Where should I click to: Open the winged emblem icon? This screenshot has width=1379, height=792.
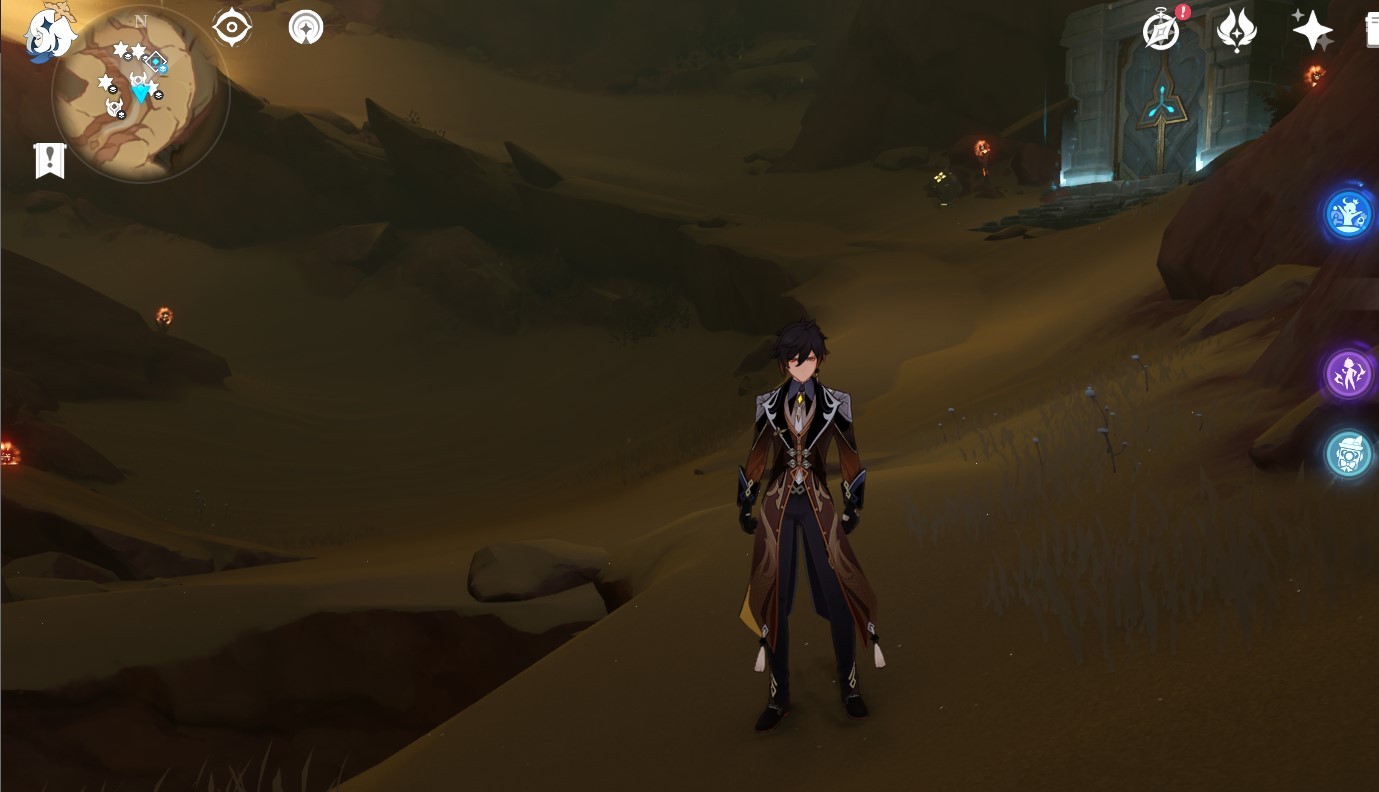pyautogui.click(x=1237, y=31)
